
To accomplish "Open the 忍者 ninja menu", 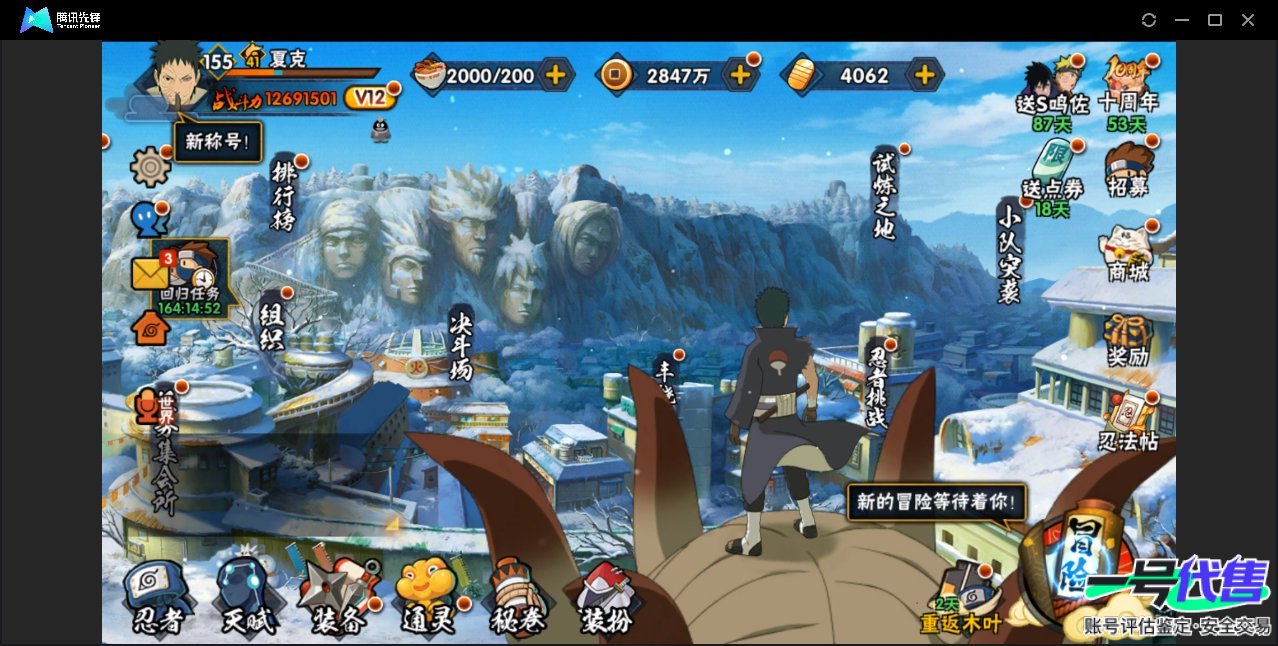I will 158,597.
